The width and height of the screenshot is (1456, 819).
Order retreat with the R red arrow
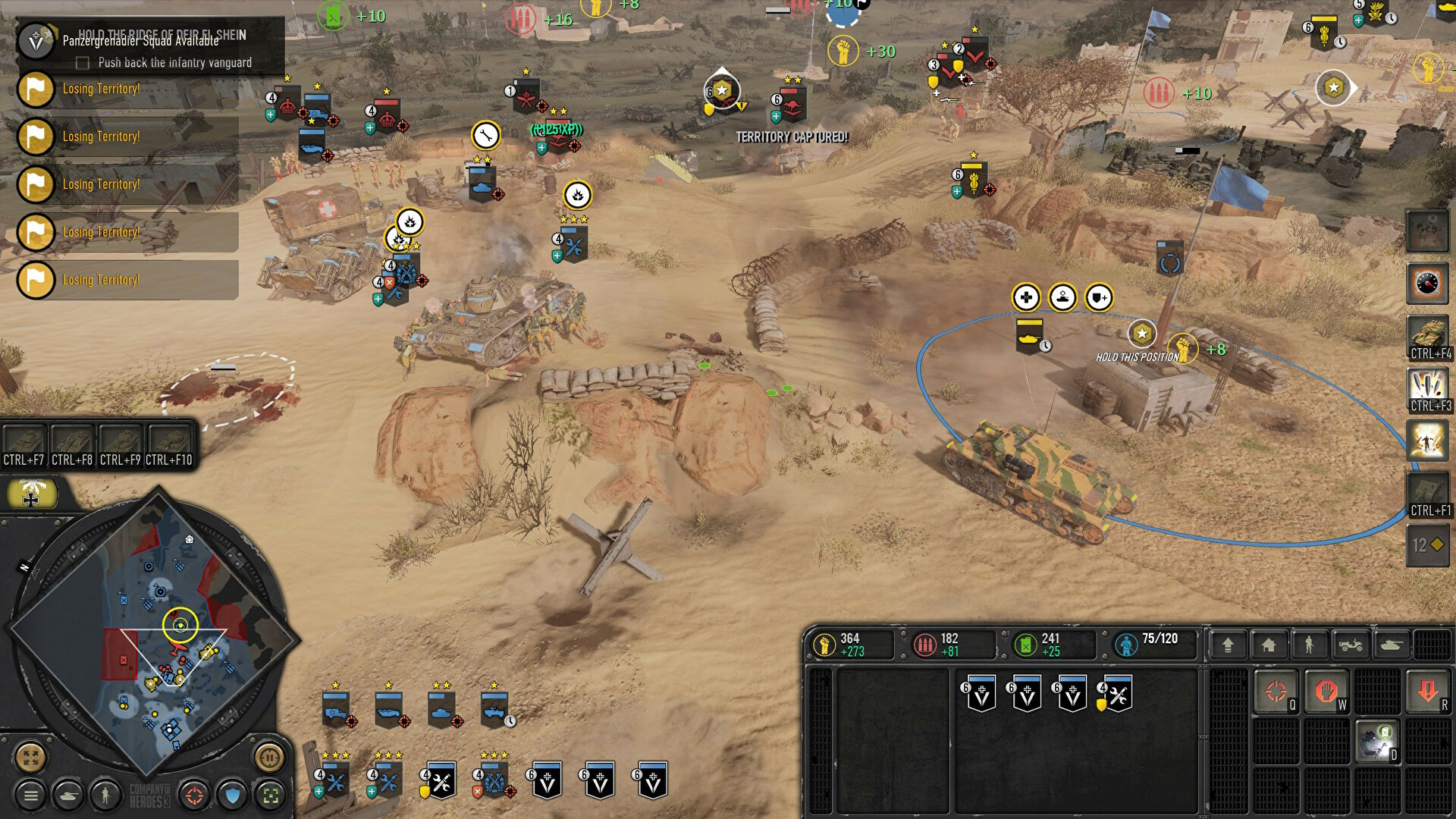[1428, 692]
